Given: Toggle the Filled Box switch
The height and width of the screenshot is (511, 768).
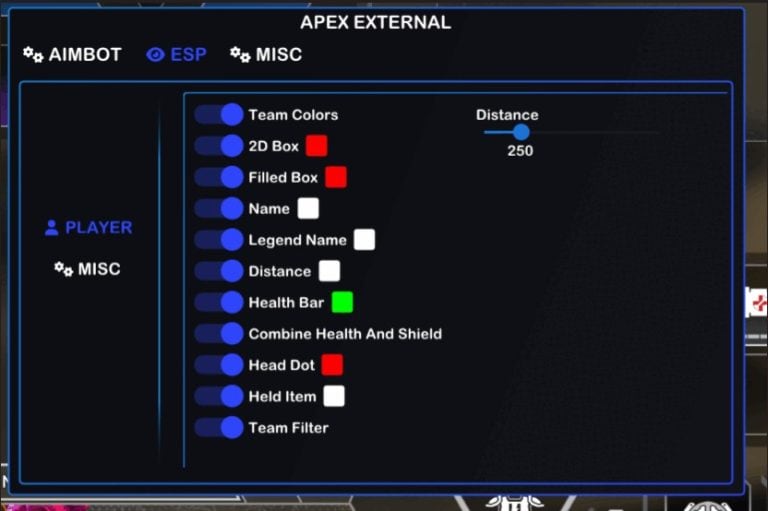Looking at the screenshot, I should coord(219,177).
